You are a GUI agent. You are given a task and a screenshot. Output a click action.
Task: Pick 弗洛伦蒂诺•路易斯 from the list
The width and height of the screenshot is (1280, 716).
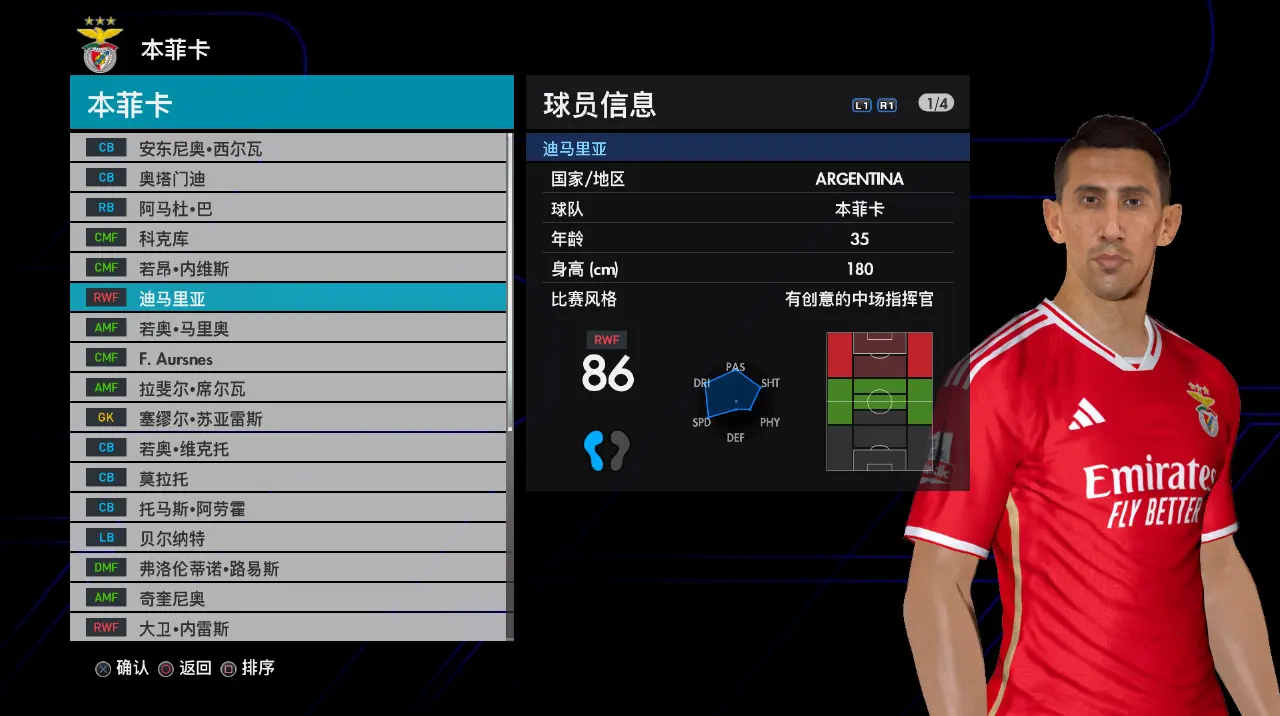click(x=288, y=568)
